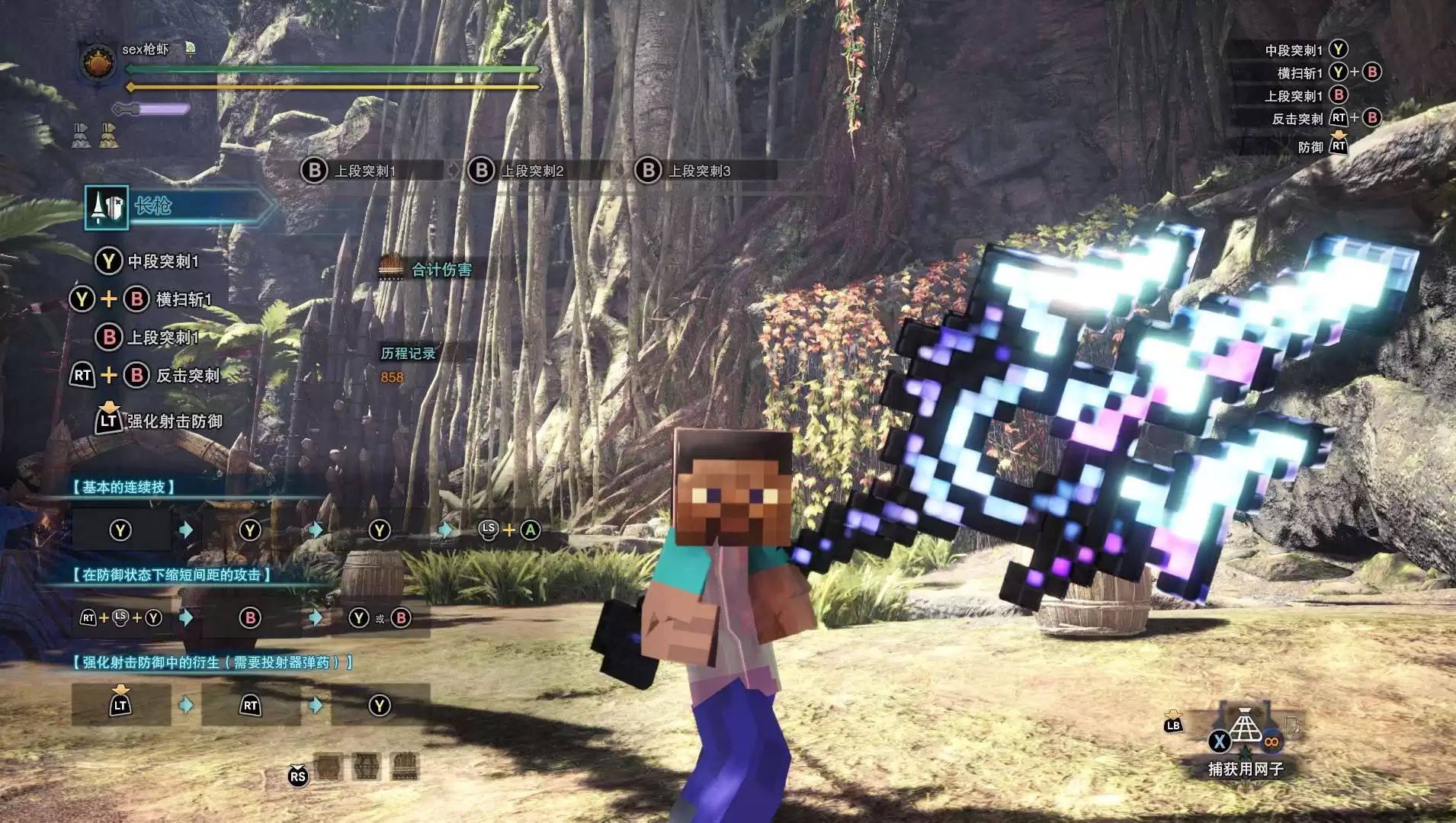Select the 历程记录 progress record entry
The height and width of the screenshot is (823, 1456).
[408, 354]
